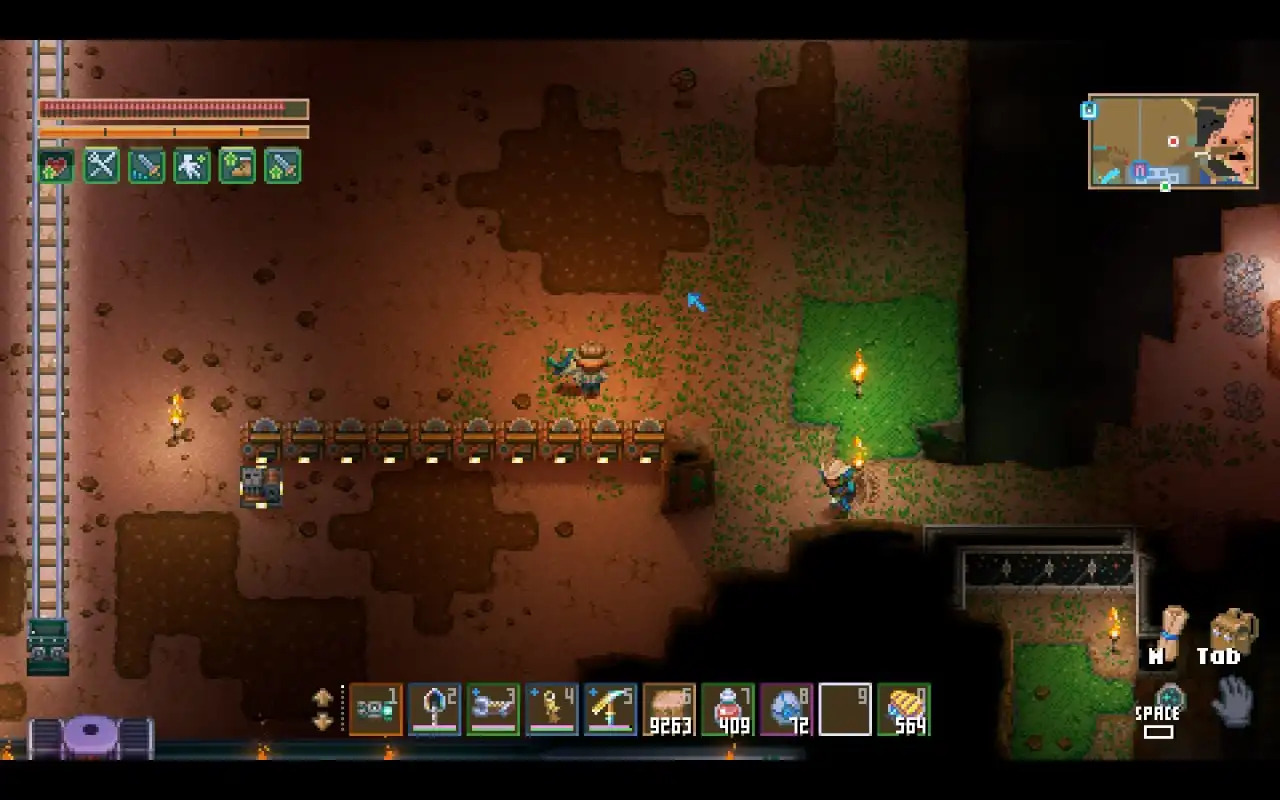Image resolution: width=1280 pixels, height=800 pixels.
Task: Choose the red potion stack of 409
Action: click(728, 709)
